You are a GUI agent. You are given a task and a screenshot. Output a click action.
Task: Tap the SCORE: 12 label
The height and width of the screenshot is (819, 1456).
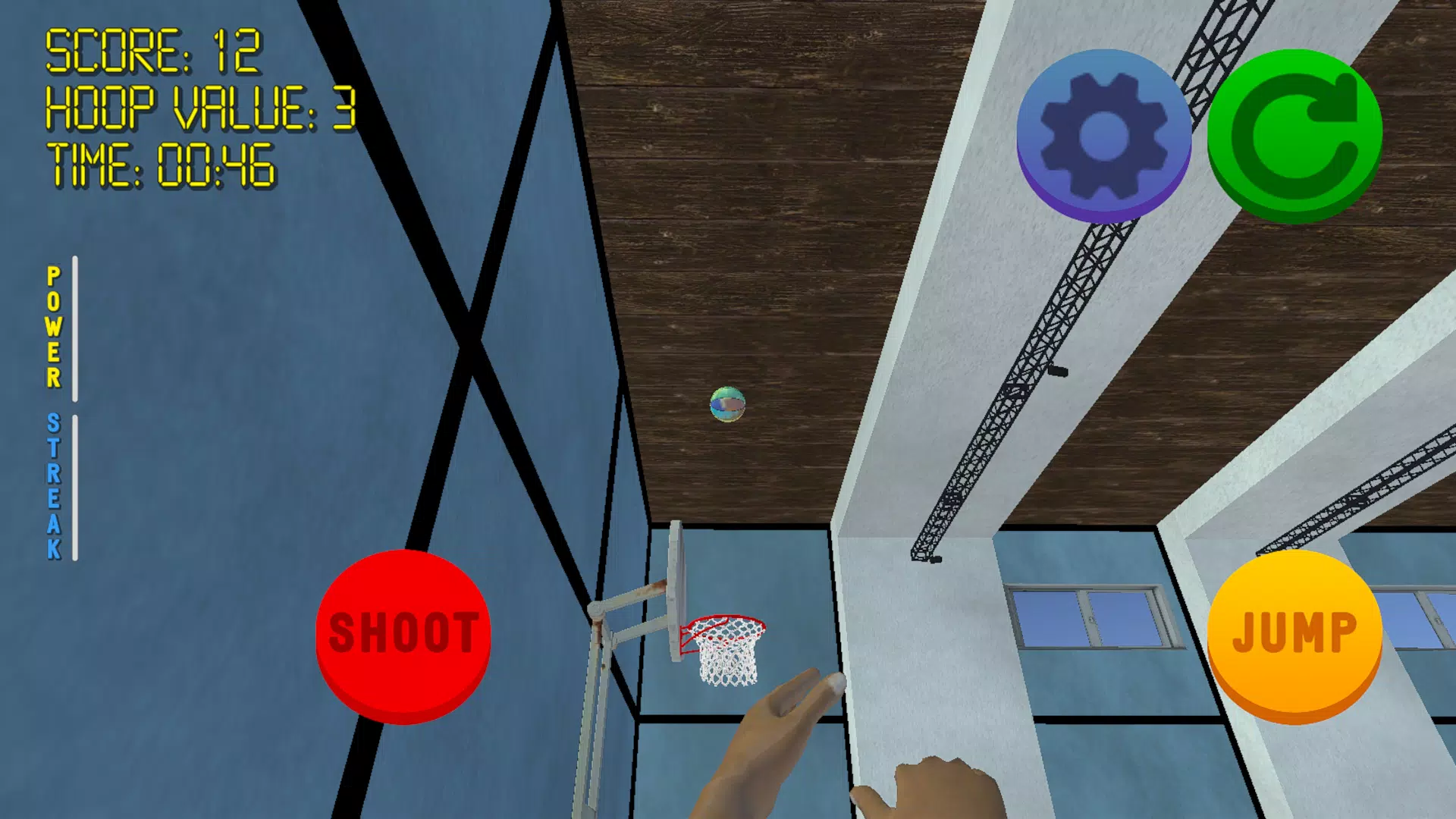tap(152, 52)
